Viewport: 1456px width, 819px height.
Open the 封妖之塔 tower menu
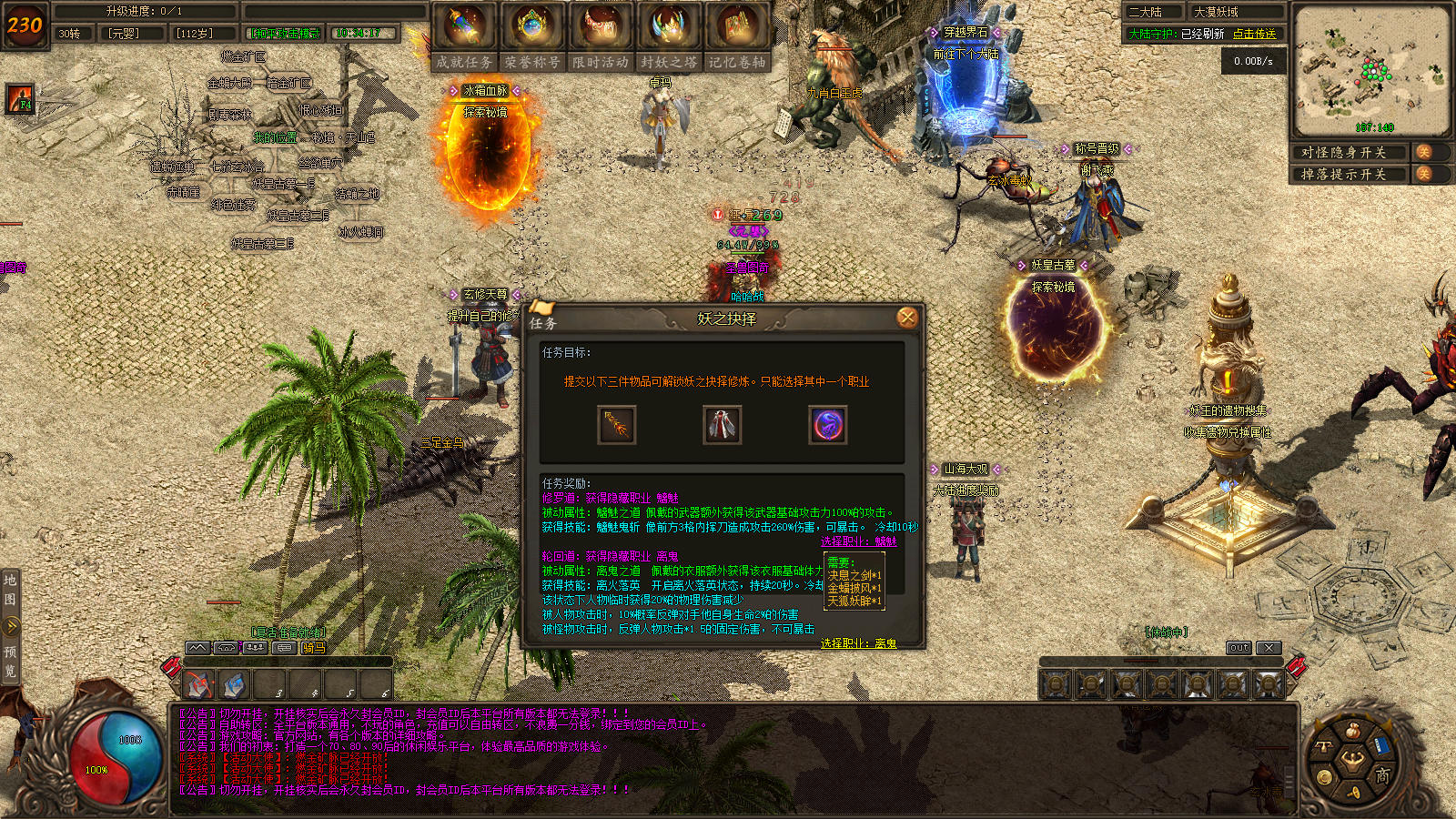[669, 36]
